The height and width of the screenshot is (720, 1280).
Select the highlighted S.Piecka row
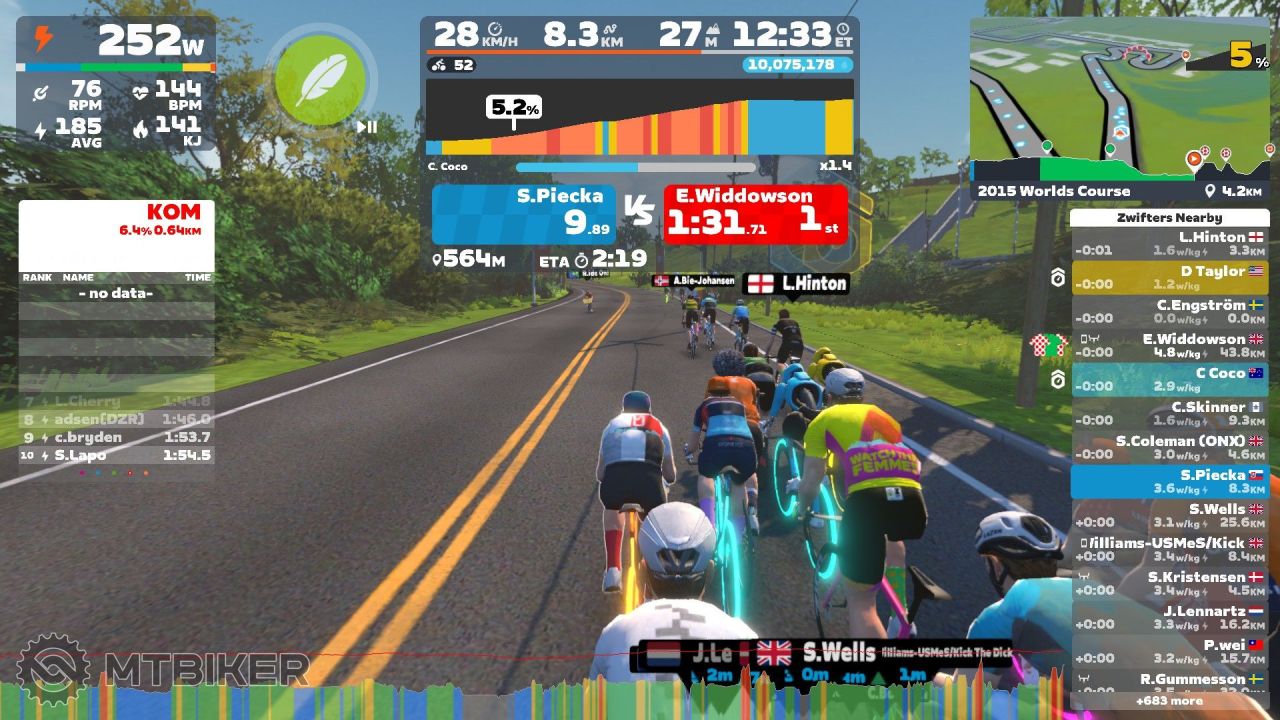coord(1168,482)
